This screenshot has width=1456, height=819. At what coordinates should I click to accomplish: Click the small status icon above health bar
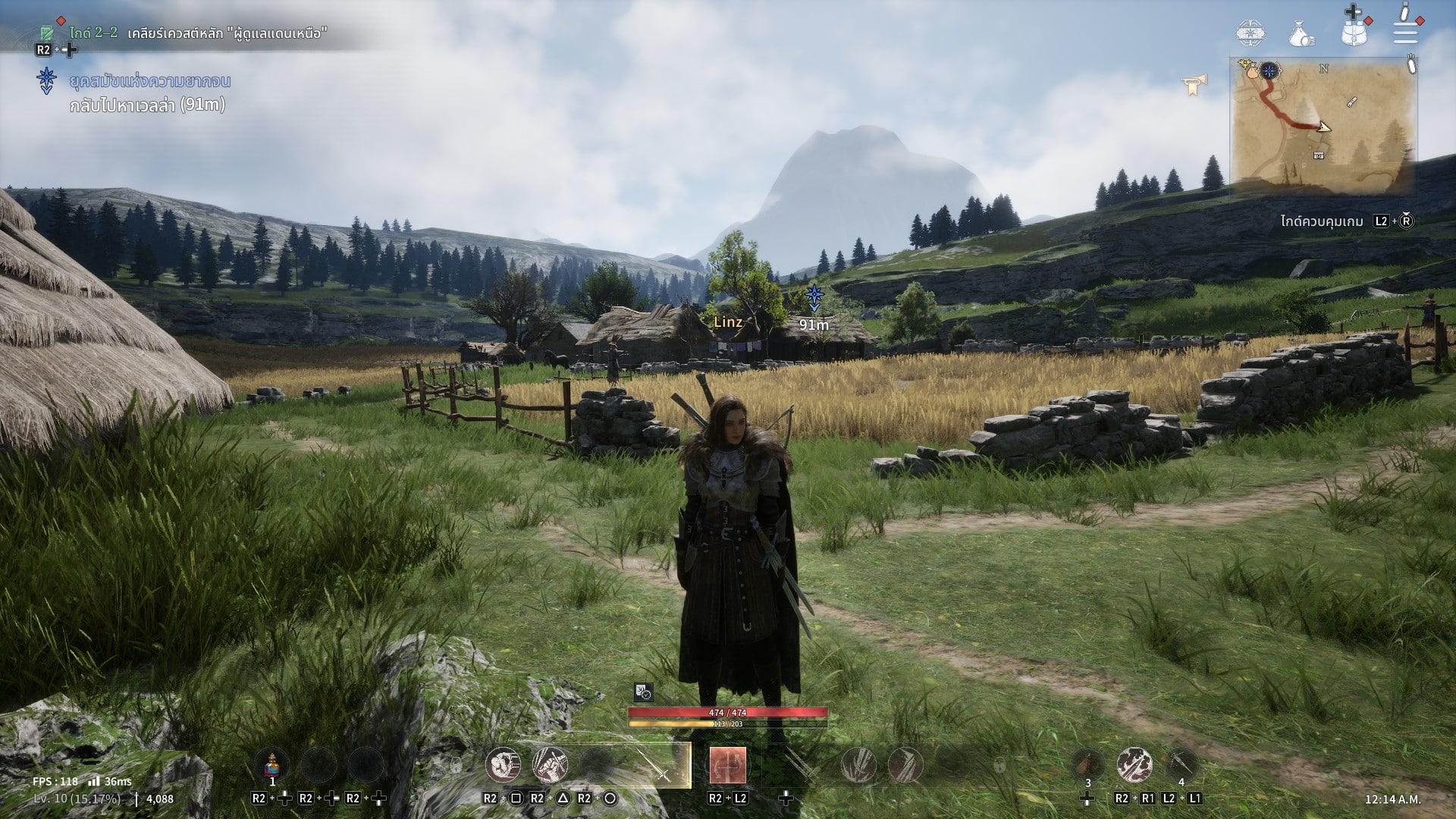pyautogui.click(x=642, y=692)
